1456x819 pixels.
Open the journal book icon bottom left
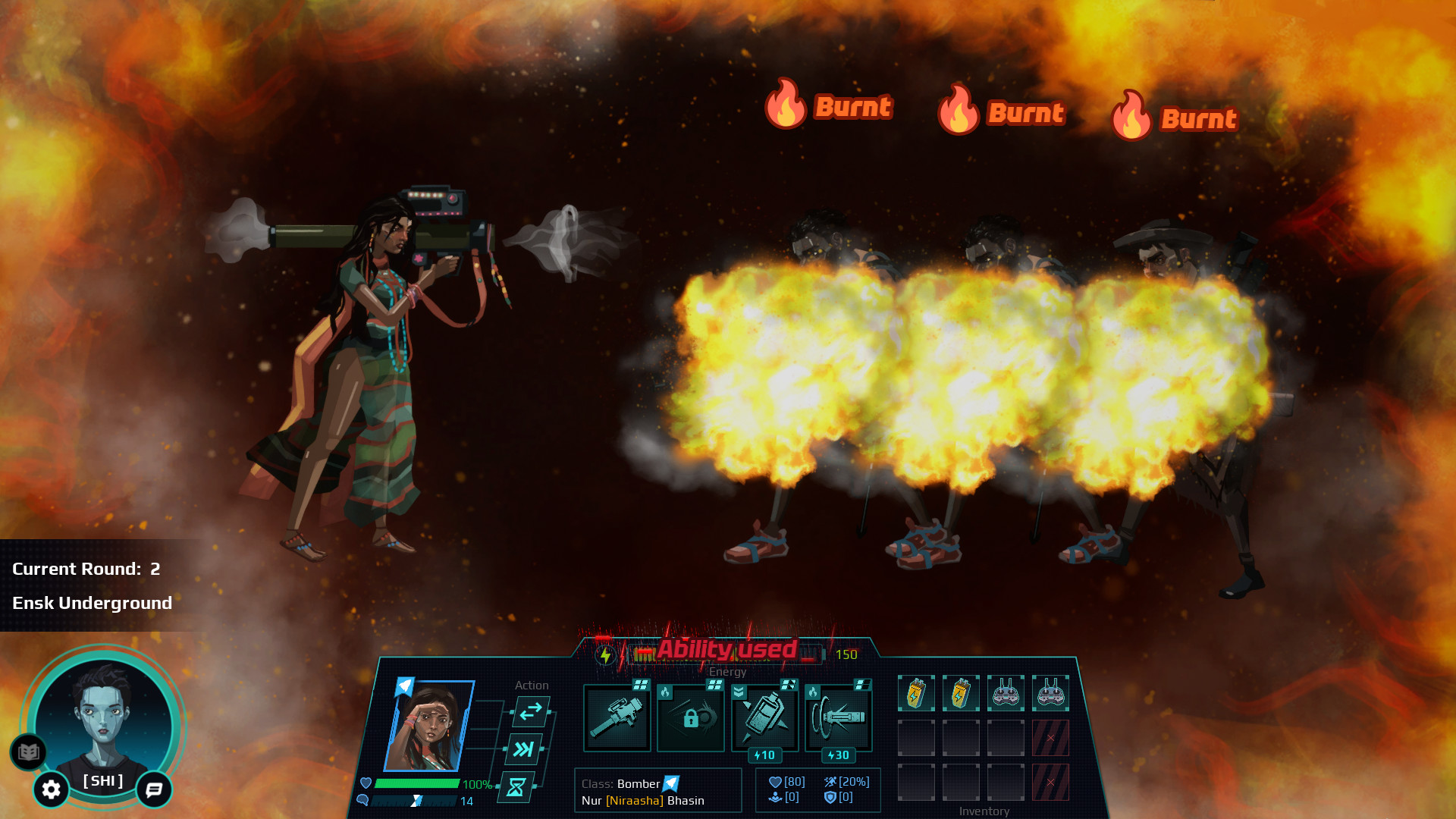[27, 753]
